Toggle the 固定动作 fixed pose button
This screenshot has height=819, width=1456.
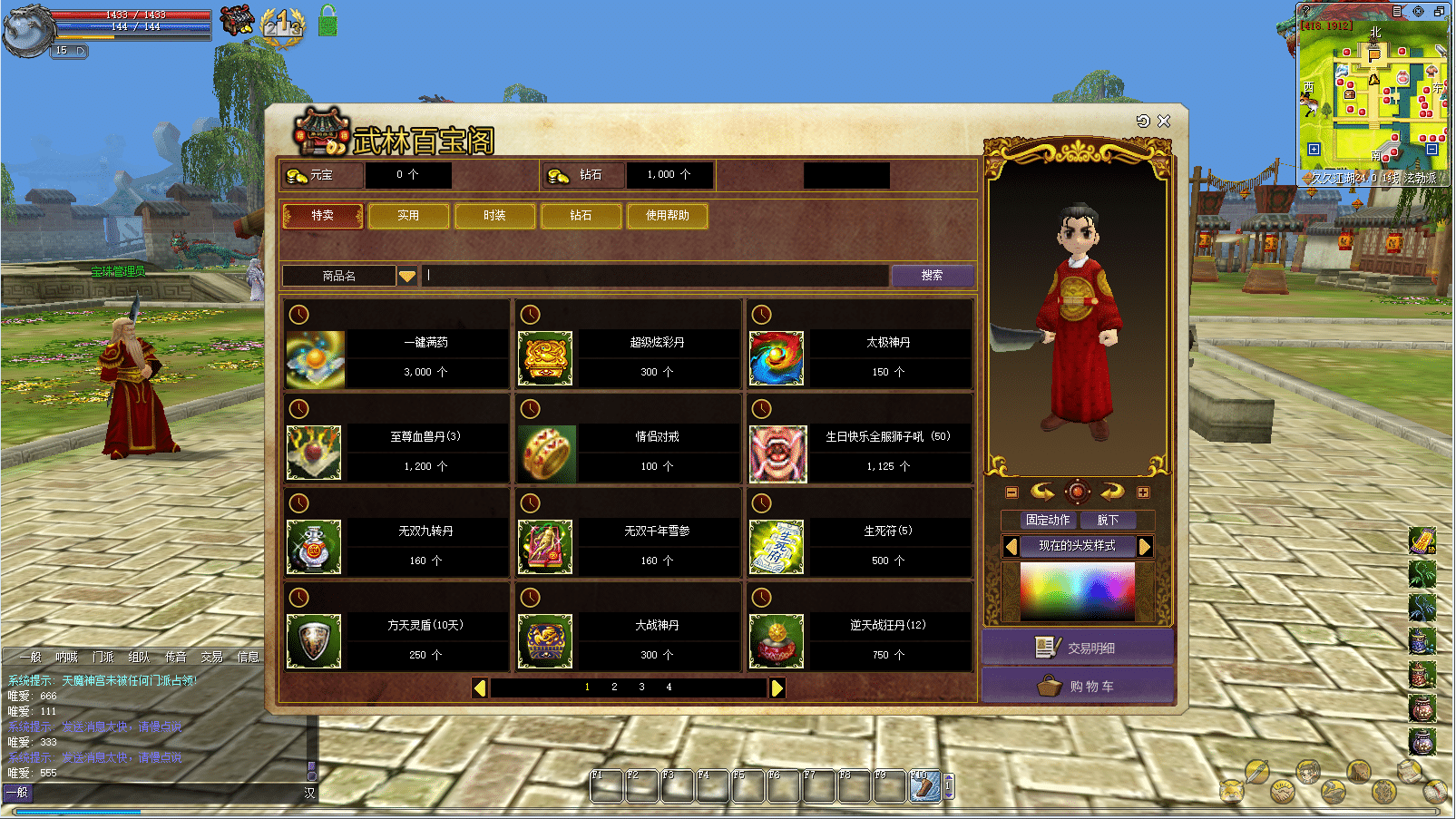[x=1048, y=521]
